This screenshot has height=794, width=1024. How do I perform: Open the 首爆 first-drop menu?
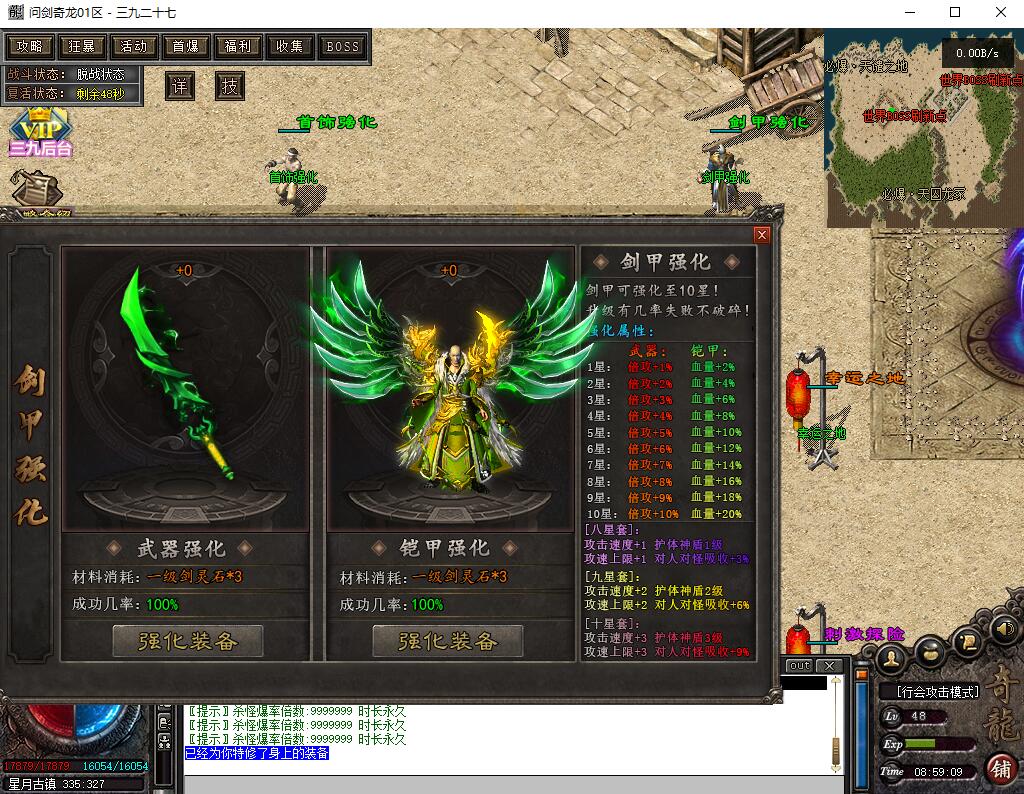(x=185, y=47)
